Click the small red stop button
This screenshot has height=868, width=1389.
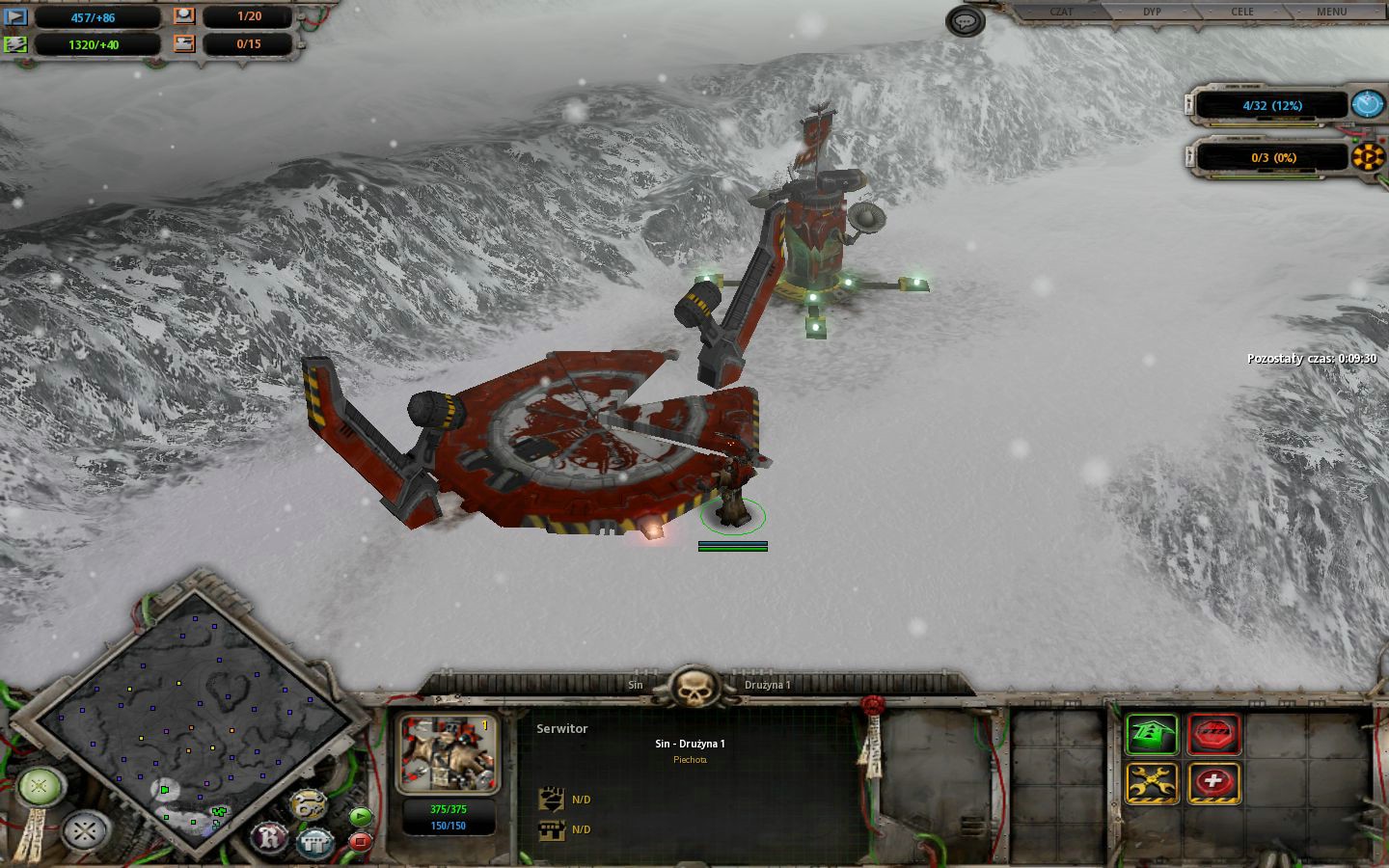pos(360,841)
